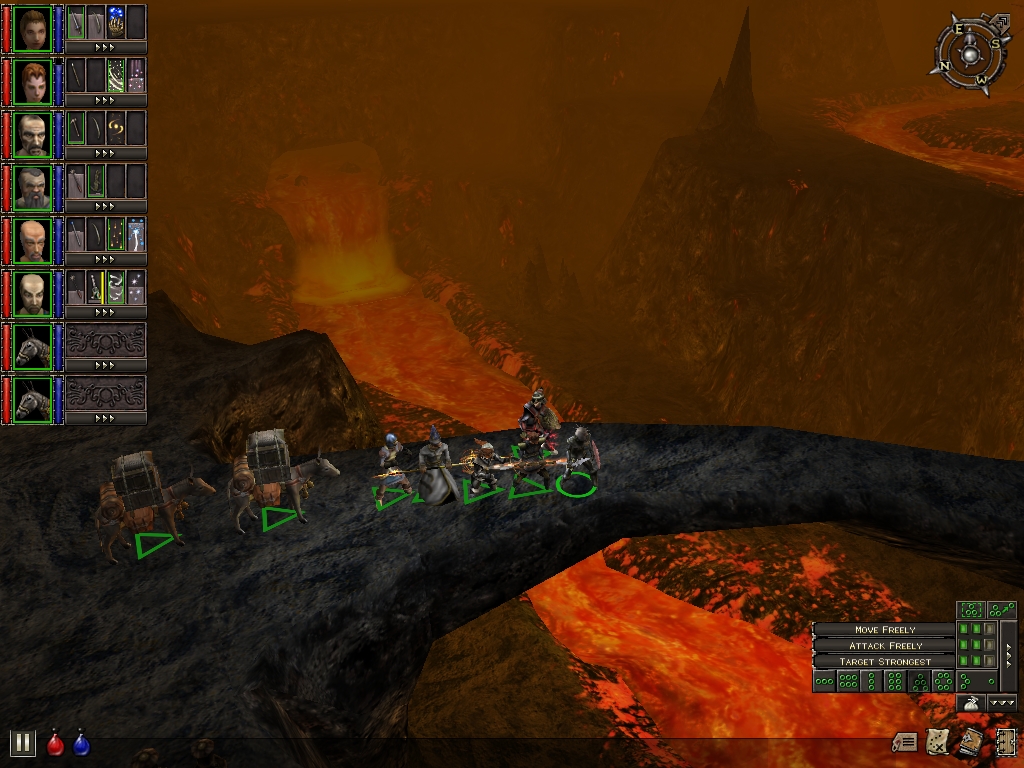
Task: Choose the circle party formation
Action: point(942,682)
